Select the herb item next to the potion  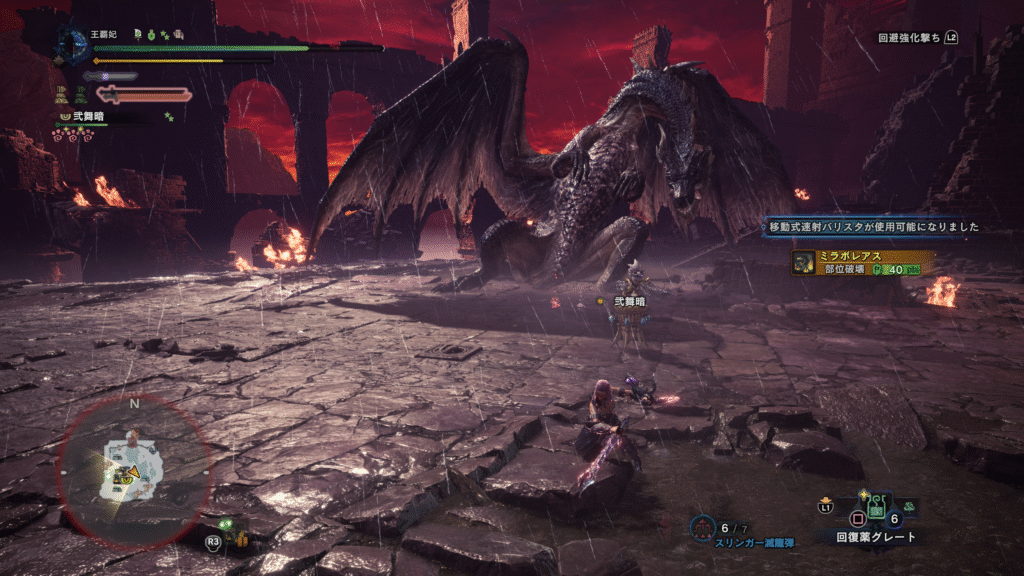910,508
